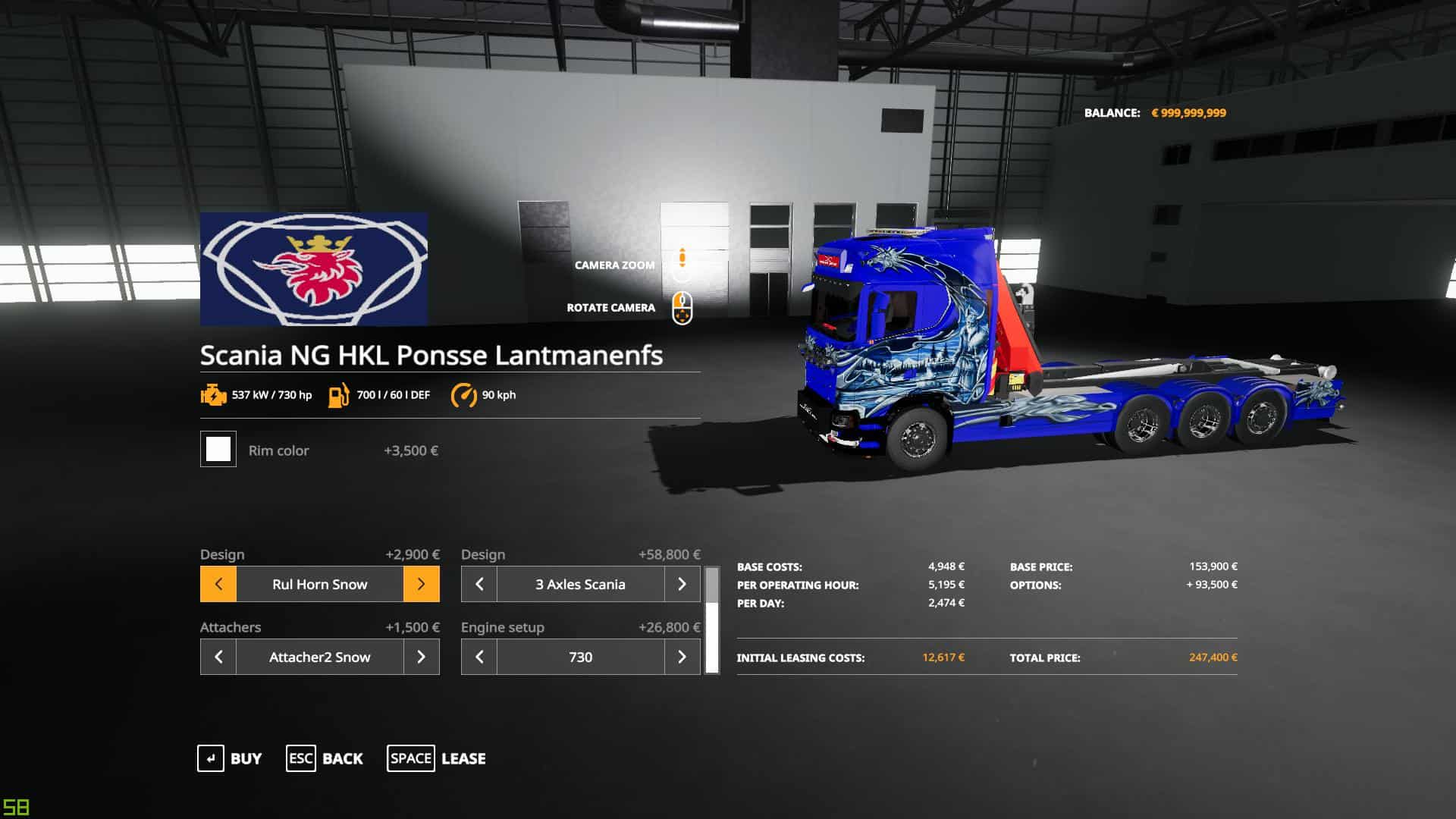
Task: Select the white Rim color swatch
Action: (218, 449)
